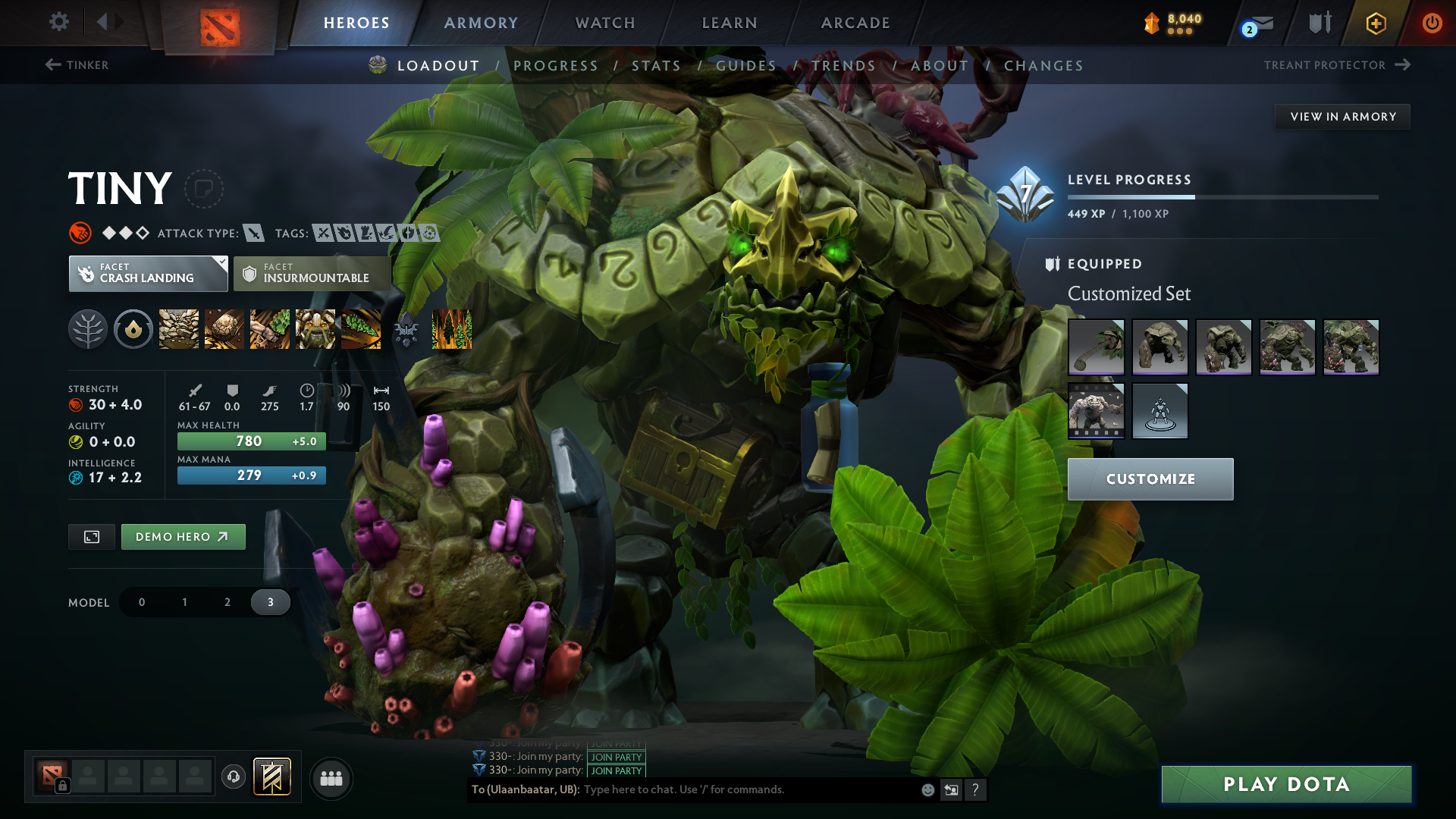Viewport: 1456px width, 819px height.
Task: Select model variant 0
Action: 141,601
